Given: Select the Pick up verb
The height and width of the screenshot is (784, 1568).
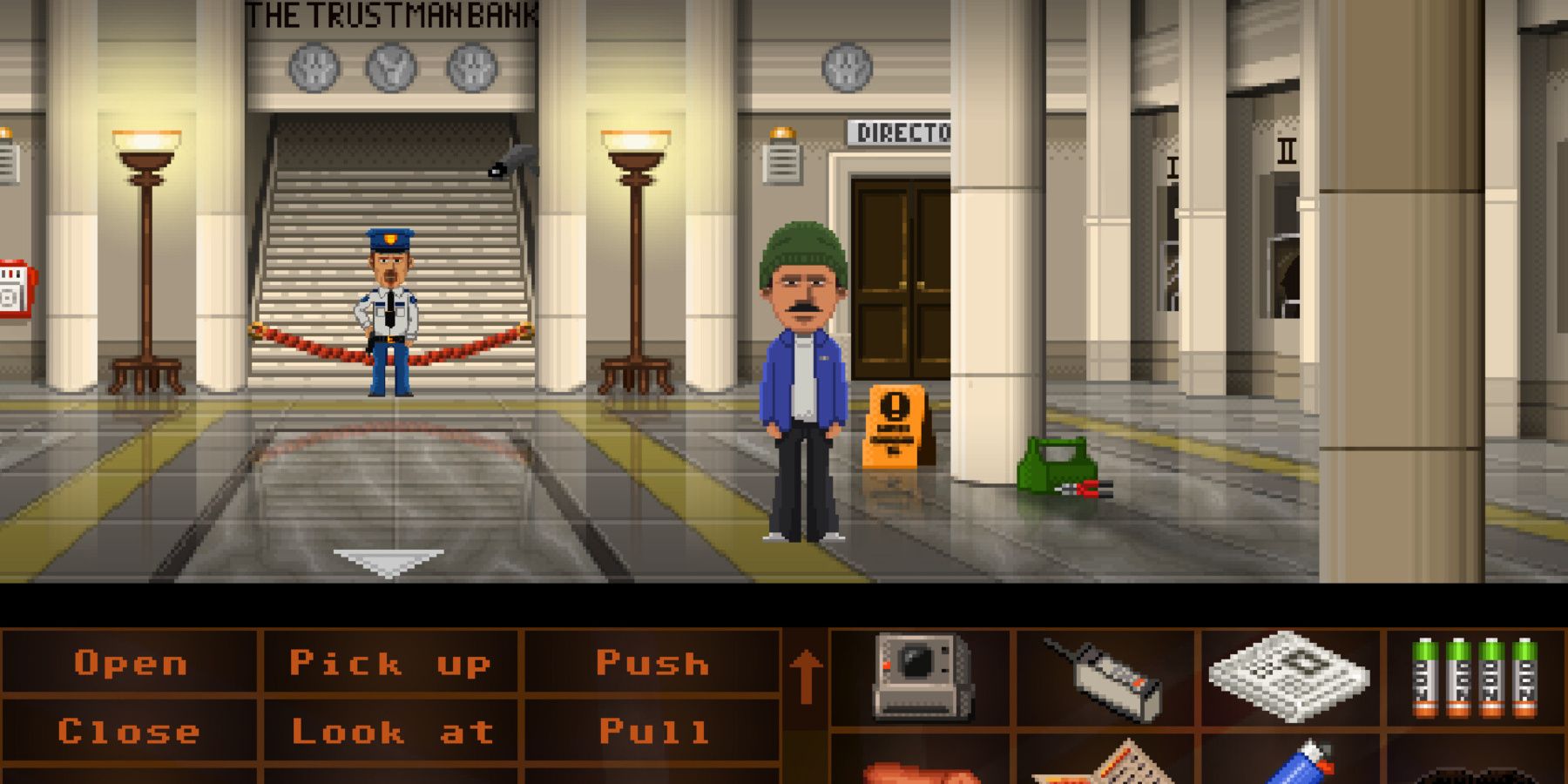Looking at the screenshot, I should pos(392,664).
